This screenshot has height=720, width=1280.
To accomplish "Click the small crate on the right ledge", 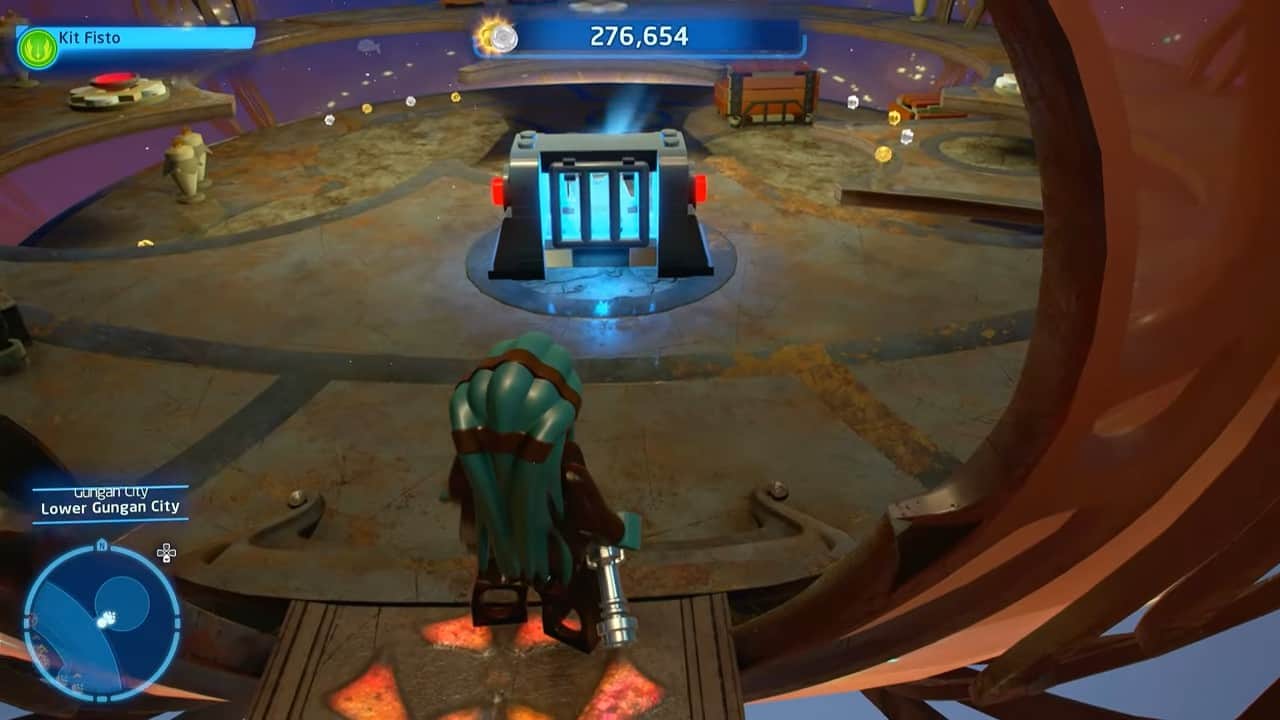I will [918, 103].
